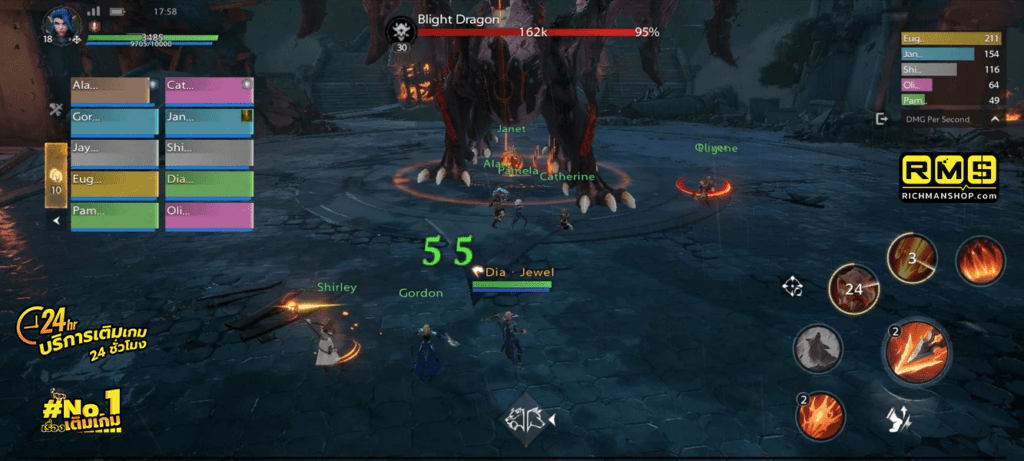The image size is (1024, 461).
Task: Use the wolf silhouette ability
Action: pyautogui.click(x=817, y=349)
